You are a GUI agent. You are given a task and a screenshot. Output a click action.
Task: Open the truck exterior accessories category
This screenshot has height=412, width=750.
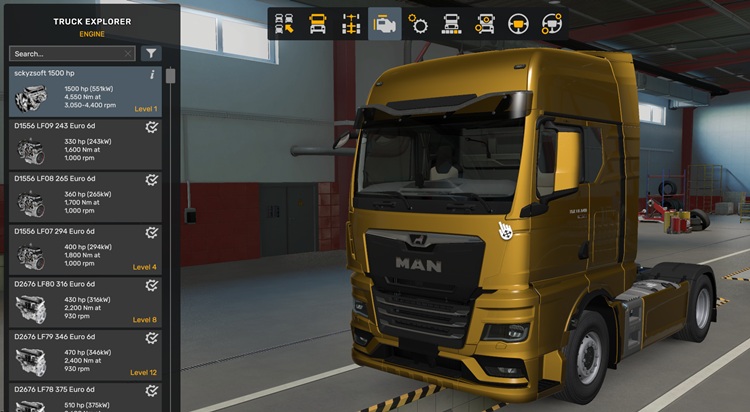pos(485,24)
